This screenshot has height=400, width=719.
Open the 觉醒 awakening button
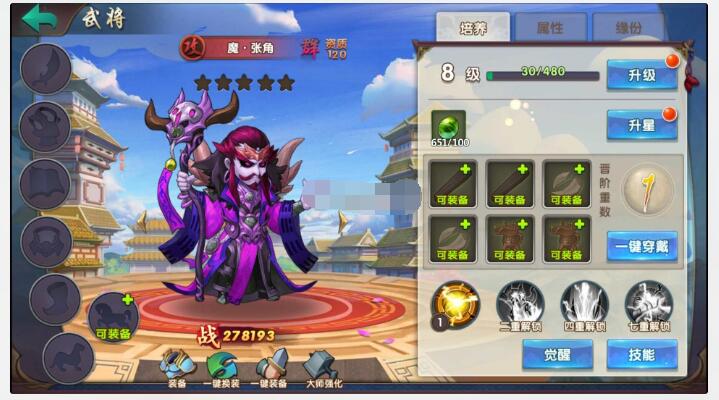click(557, 354)
